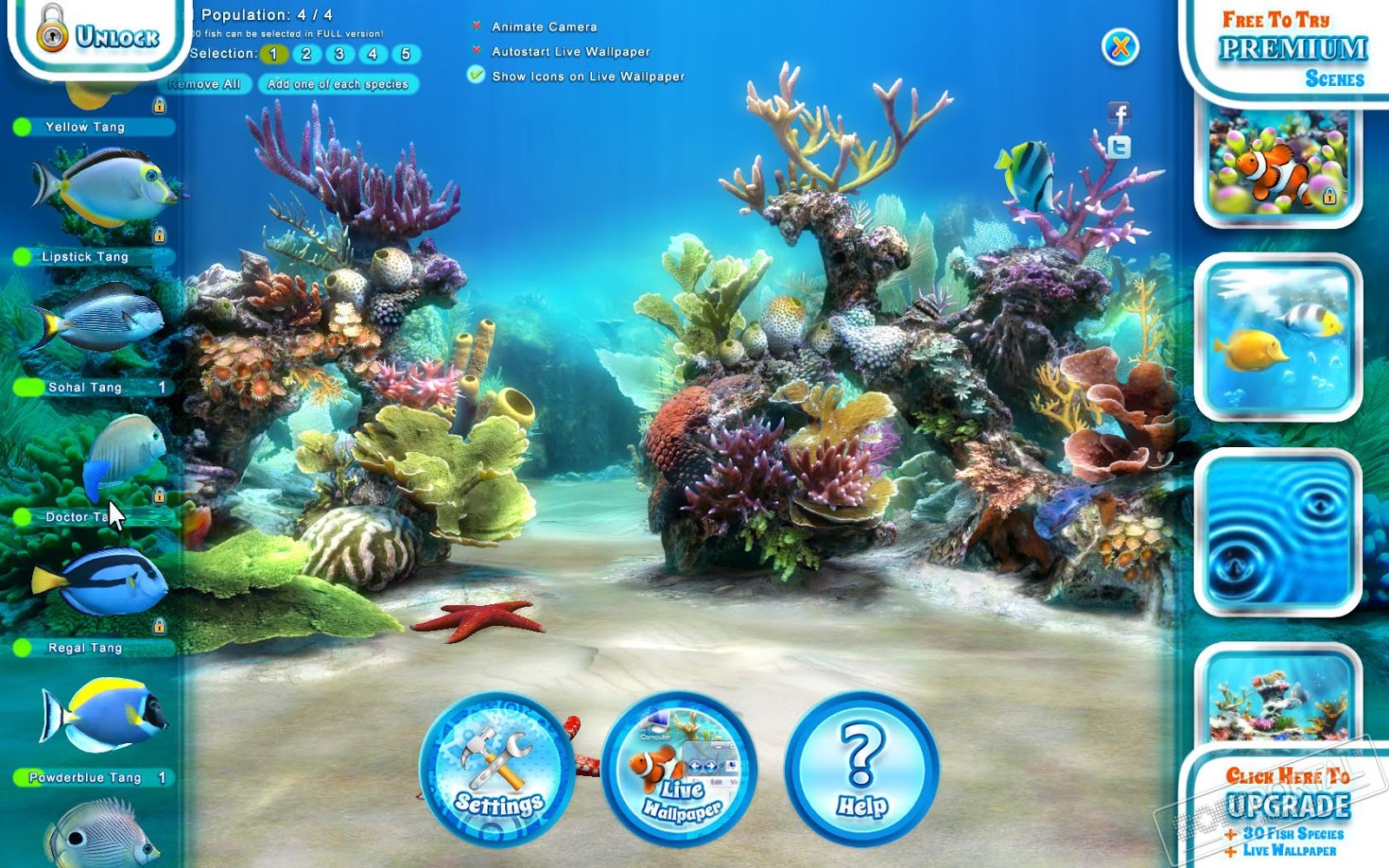1389x868 pixels.
Task: Click the Facebook share icon
Action: (1120, 113)
